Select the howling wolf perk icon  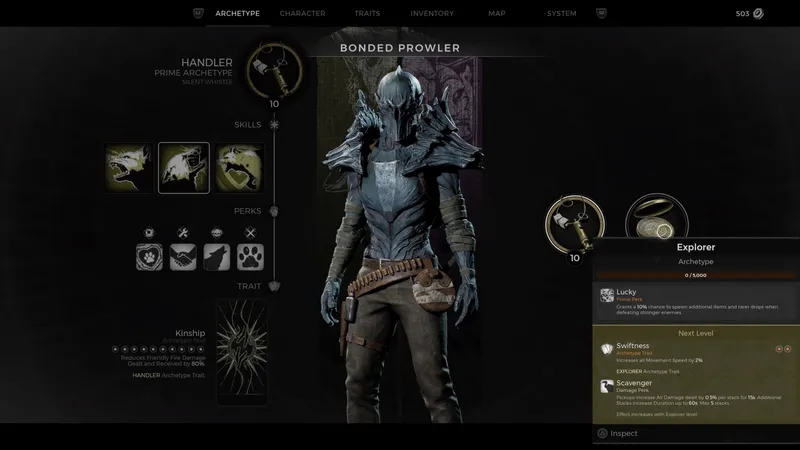(x=216, y=257)
